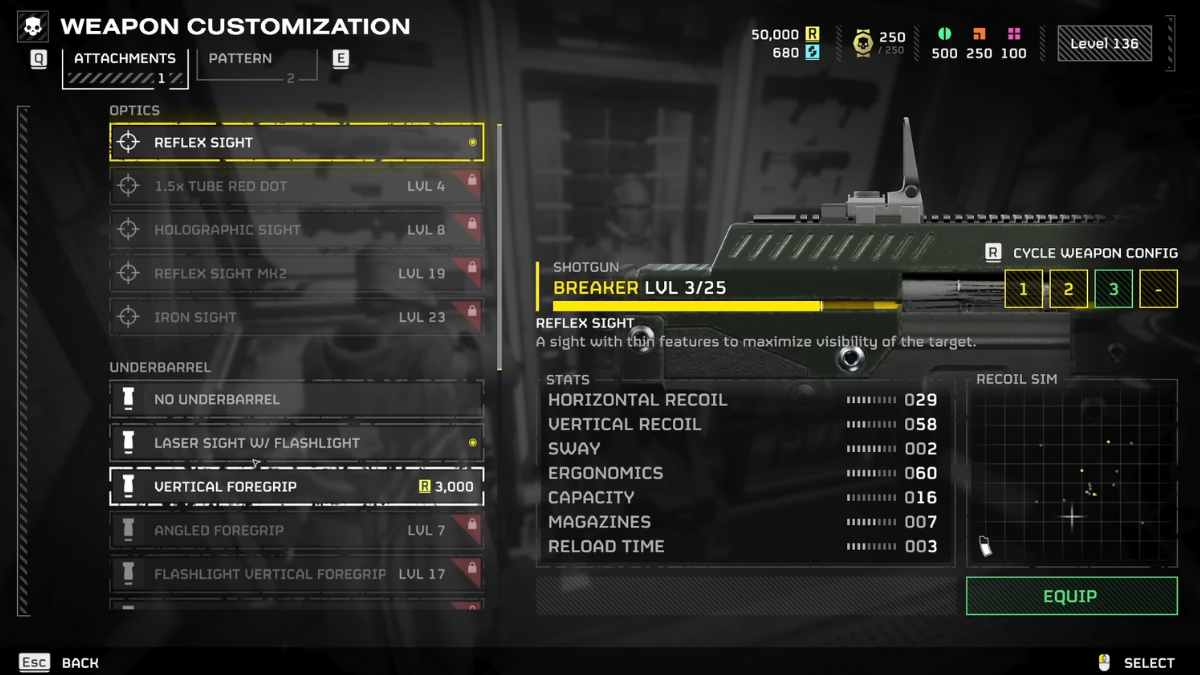Choose the Flashlight Vertical Foregrip
The image size is (1200, 675).
pos(296,574)
